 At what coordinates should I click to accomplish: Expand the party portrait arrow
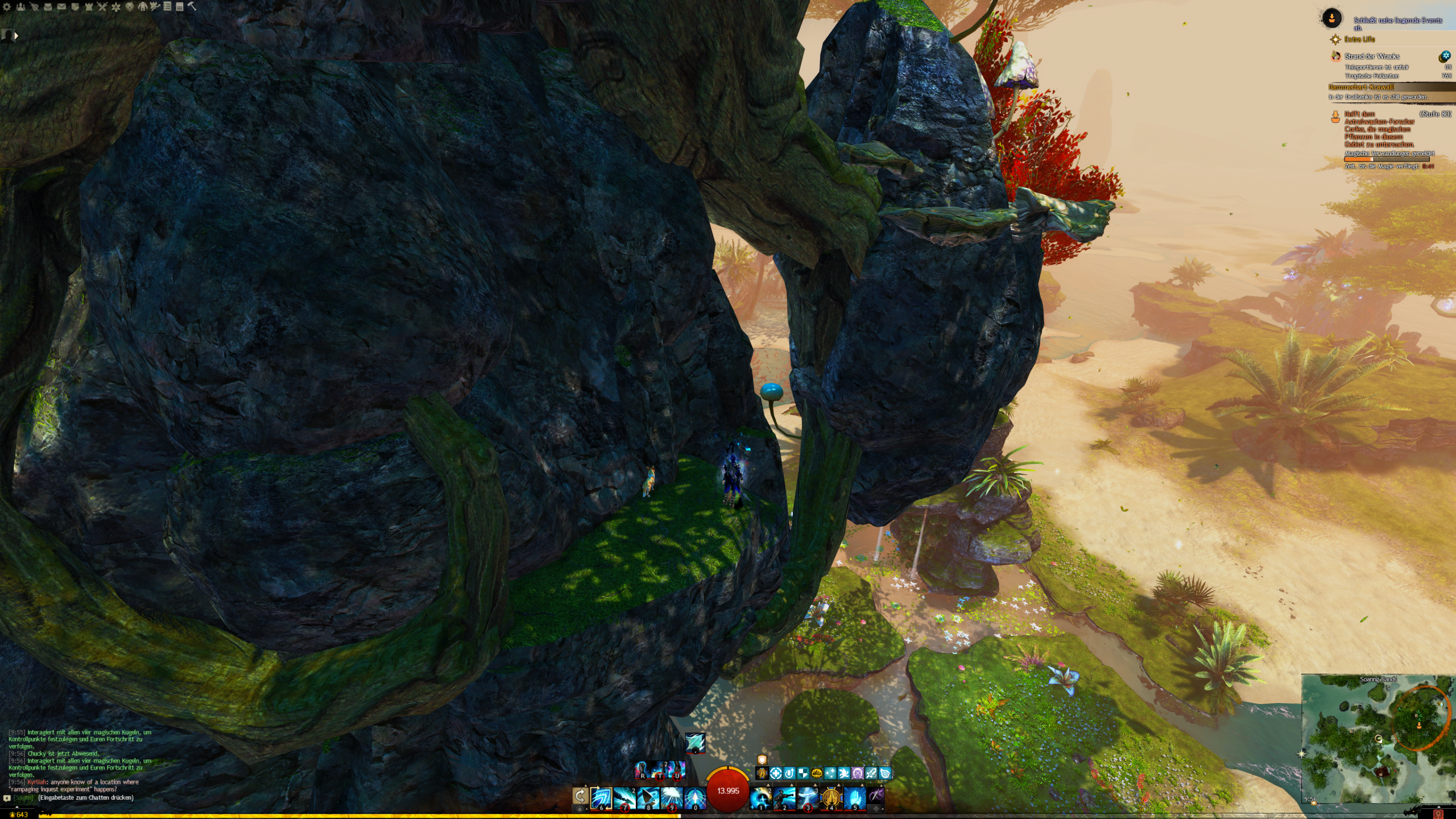[16, 36]
